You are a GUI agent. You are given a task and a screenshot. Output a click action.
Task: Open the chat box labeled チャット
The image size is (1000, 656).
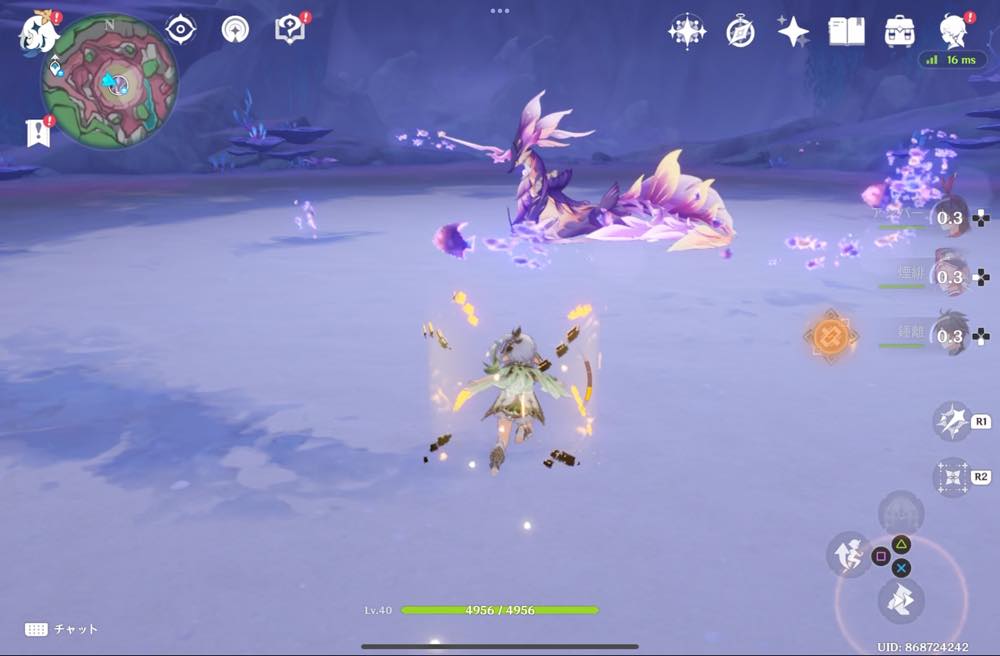(x=62, y=629)
